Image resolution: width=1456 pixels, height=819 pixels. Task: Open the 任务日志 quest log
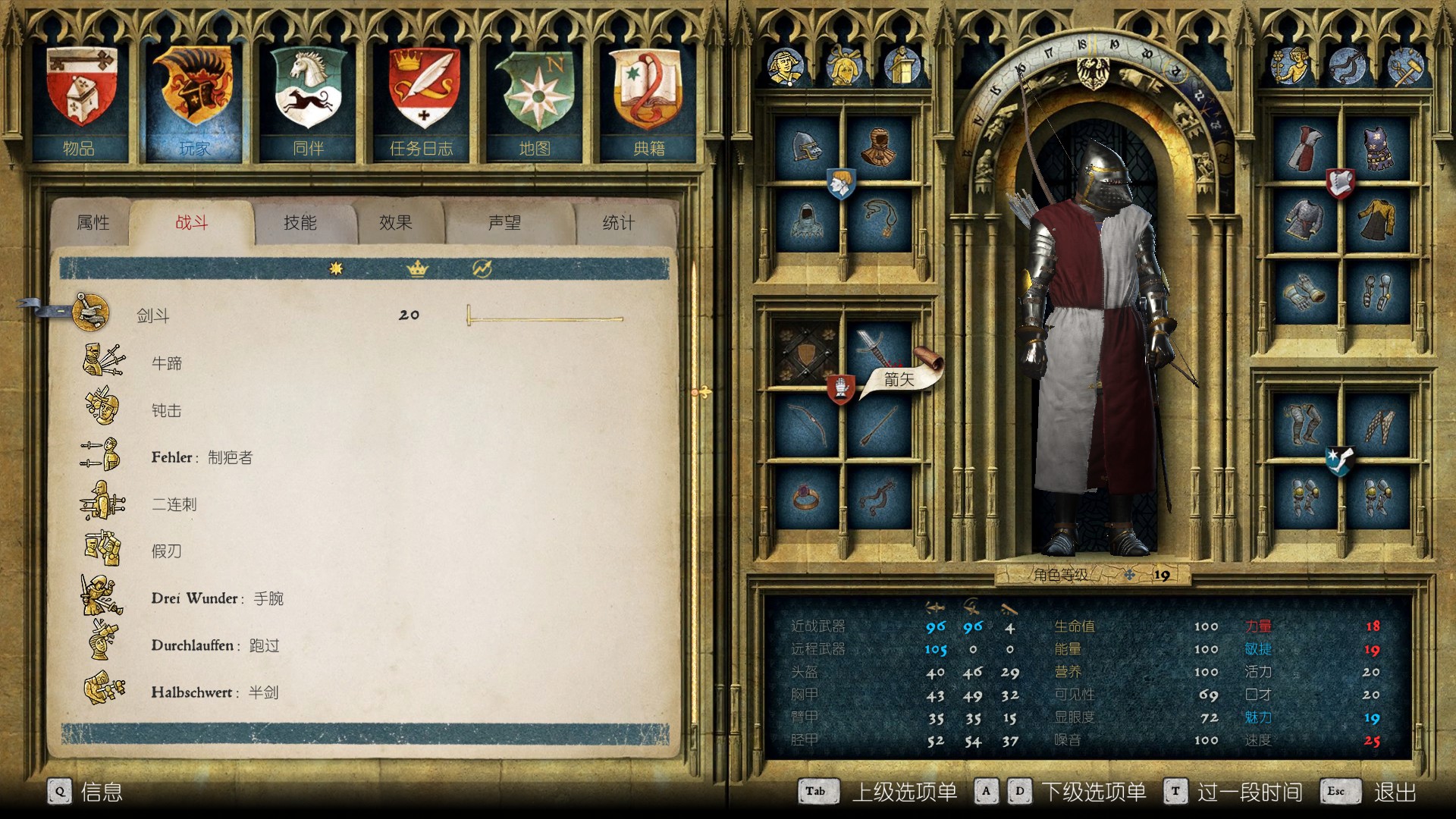(422, 102)
